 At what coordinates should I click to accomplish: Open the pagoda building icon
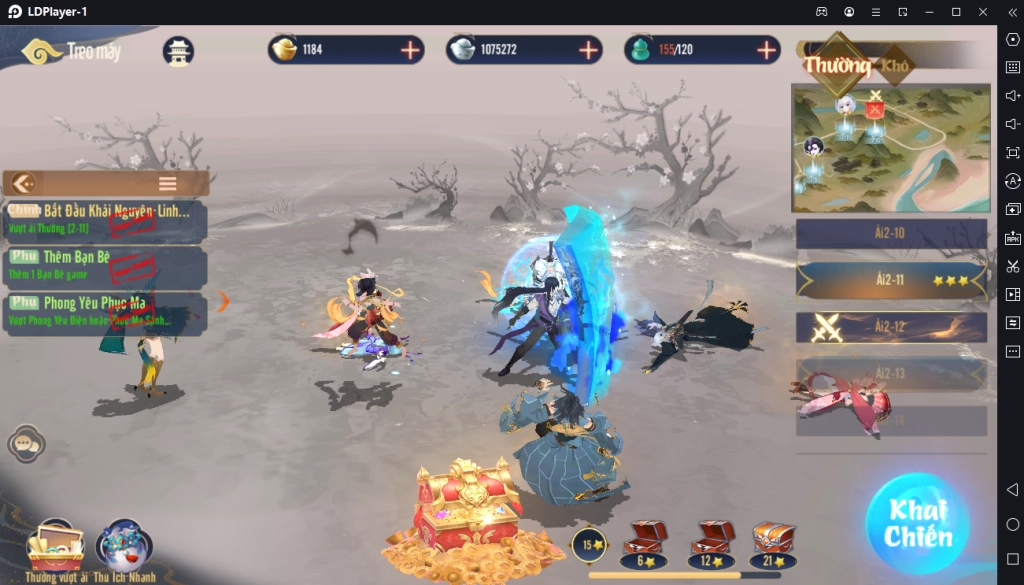178,52
